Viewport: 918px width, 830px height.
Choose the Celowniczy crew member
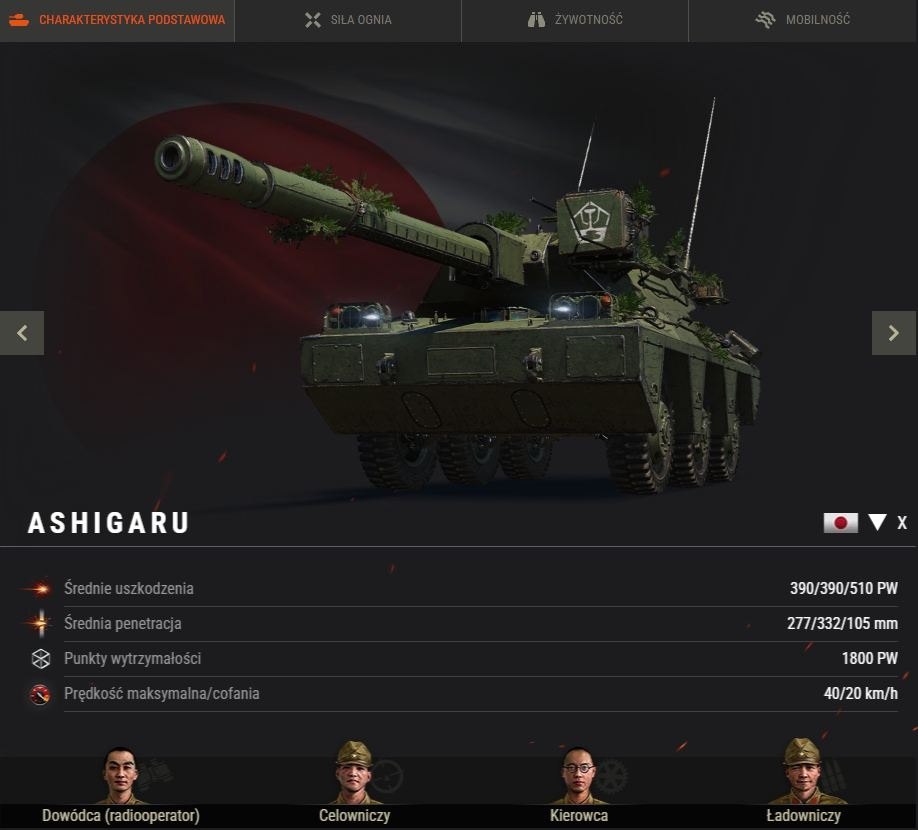pyautogui.click(x=354, y=775)
